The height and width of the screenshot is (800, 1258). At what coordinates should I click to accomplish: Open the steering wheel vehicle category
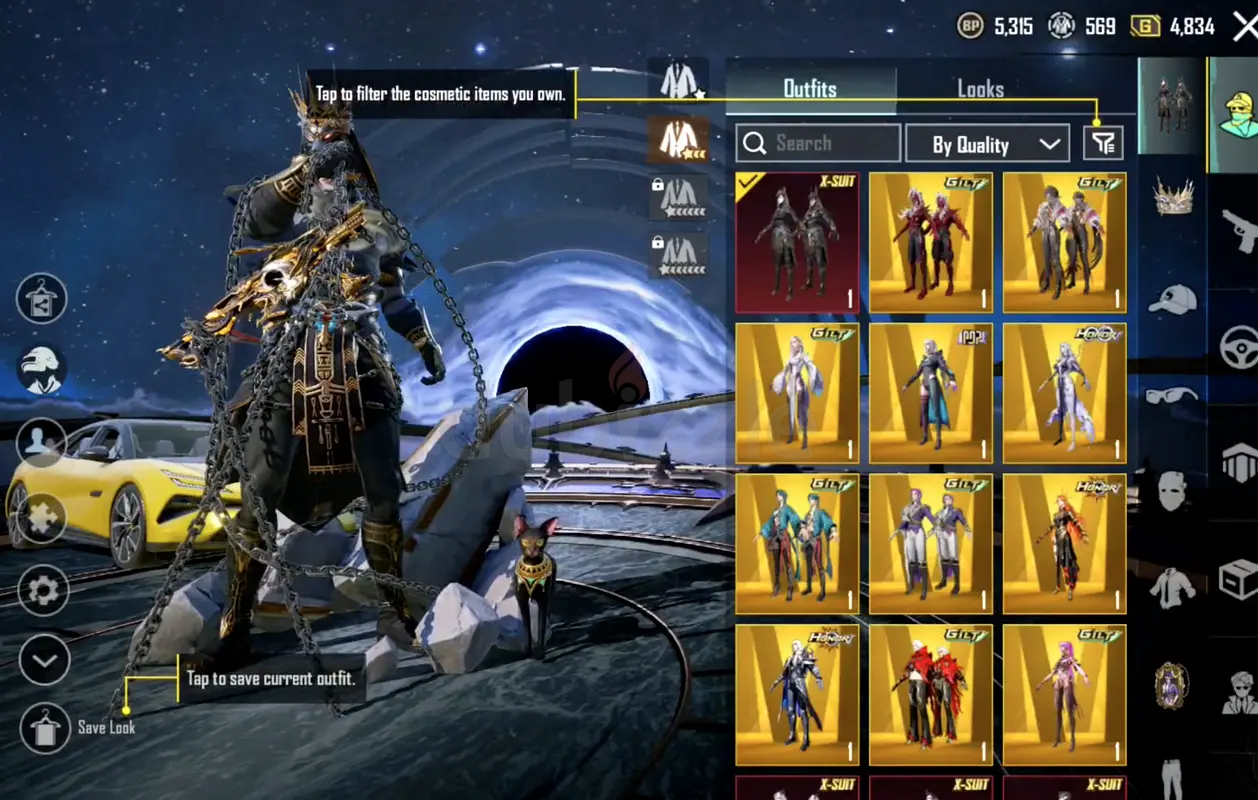(1239, 347)
